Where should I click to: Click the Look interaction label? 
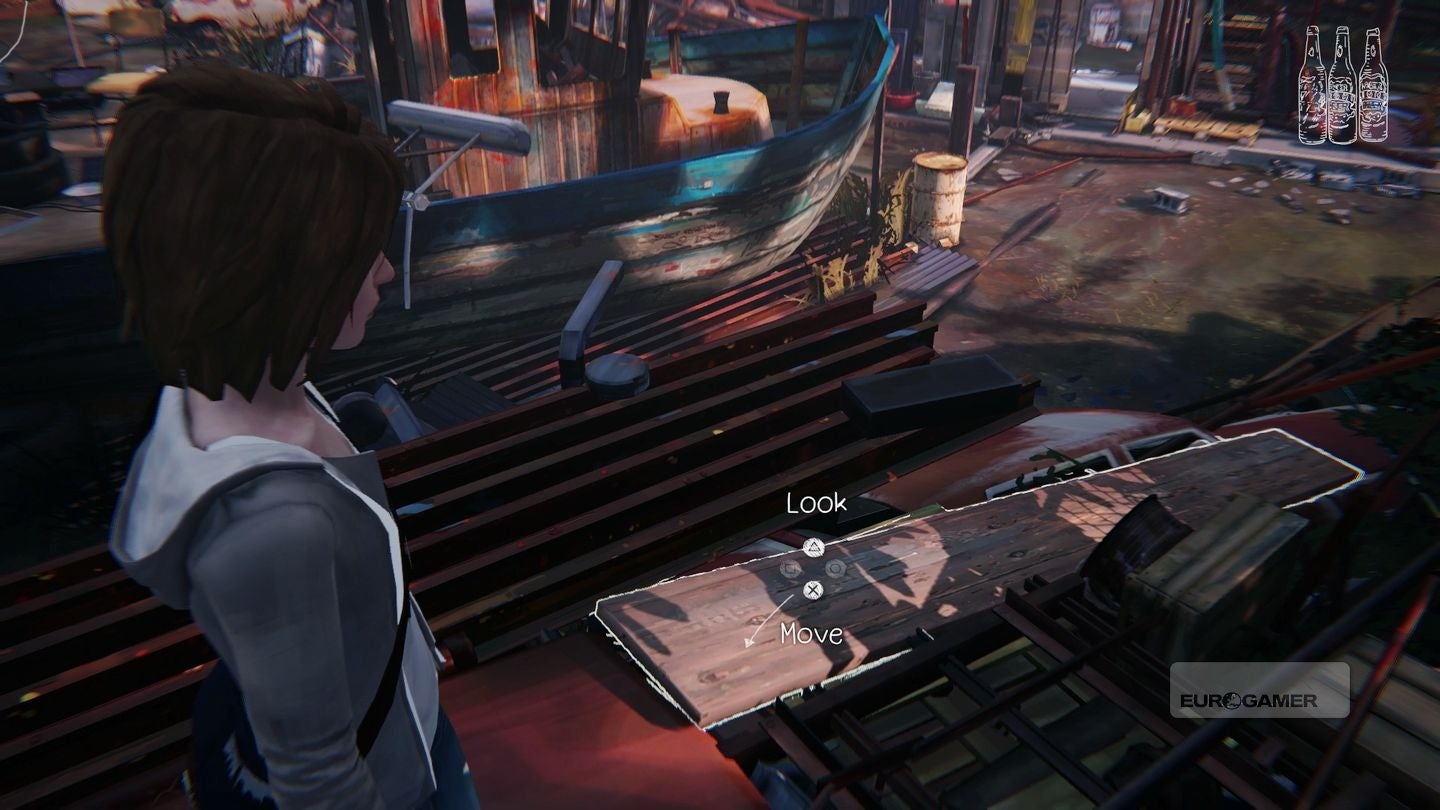(815, 501)
